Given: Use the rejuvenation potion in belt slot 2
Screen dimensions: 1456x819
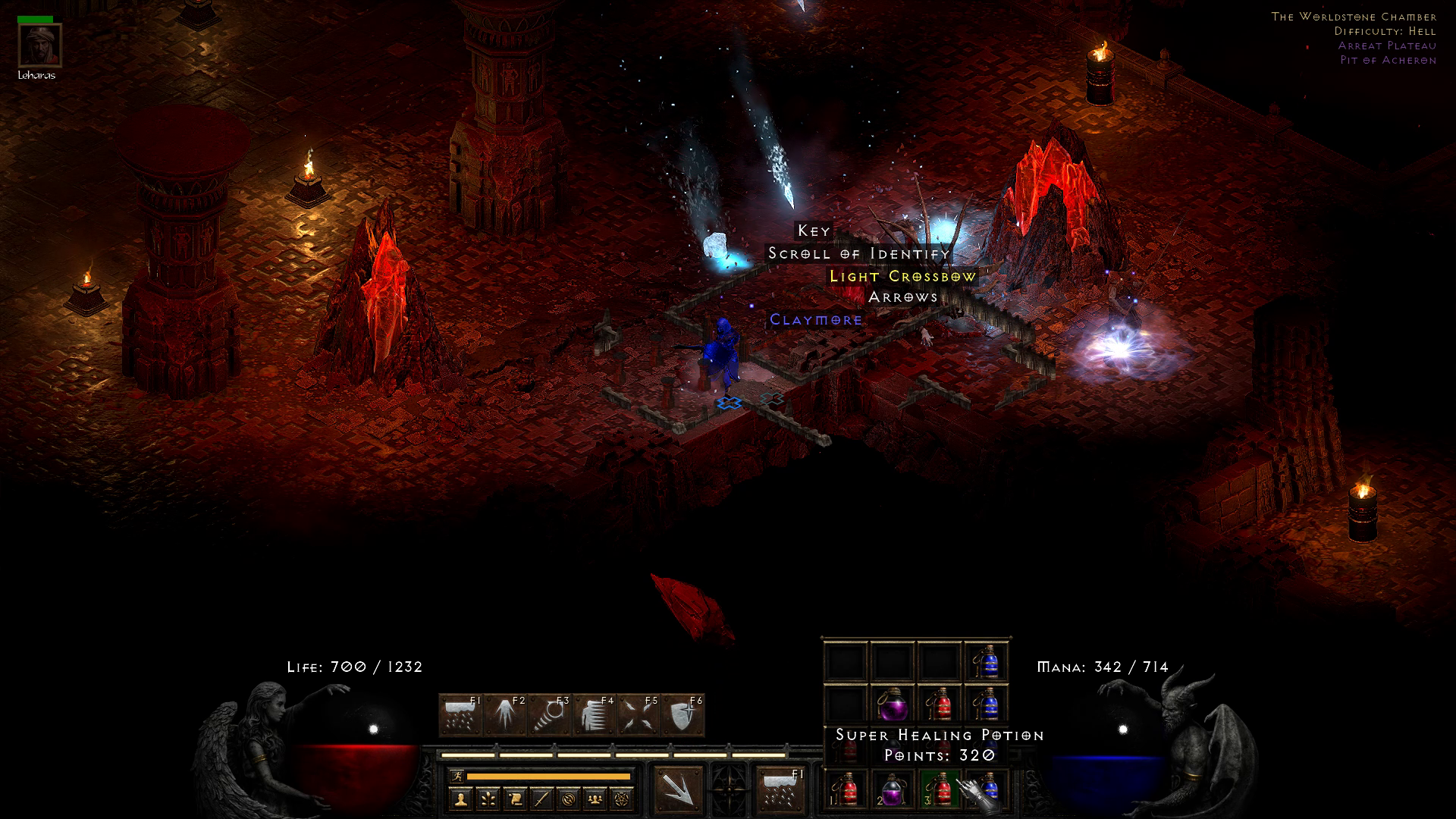Looking at the screenshot, I should click(893, 789).
